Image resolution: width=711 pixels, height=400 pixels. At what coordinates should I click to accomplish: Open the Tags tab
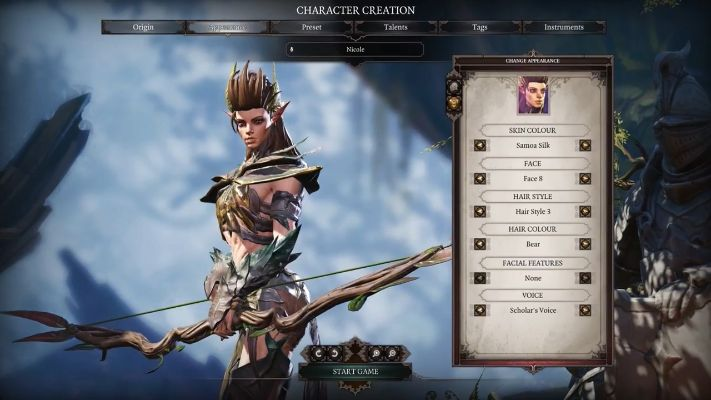[x=479, y=27]
